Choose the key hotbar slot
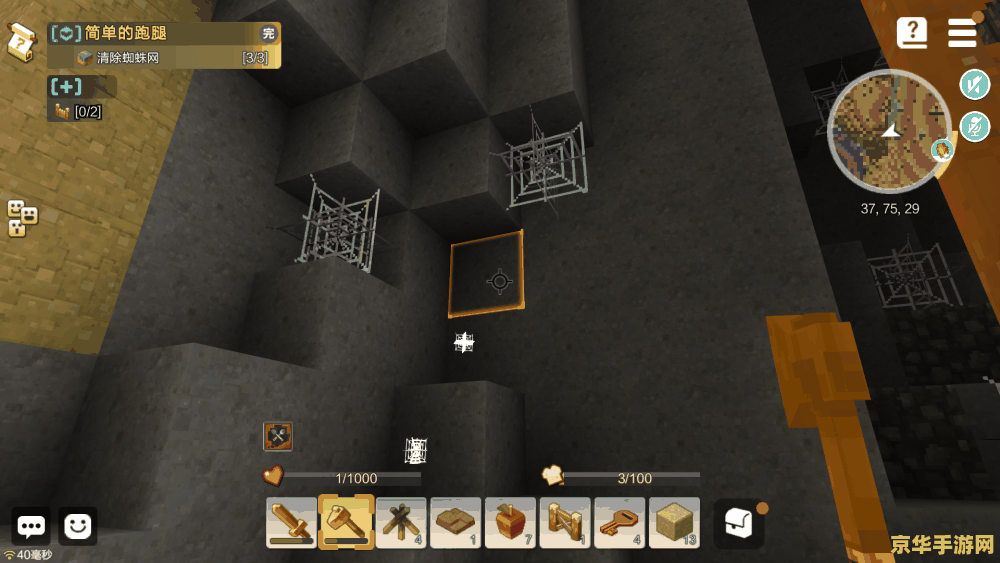1000x563 pixels. [x=619, y=522]
